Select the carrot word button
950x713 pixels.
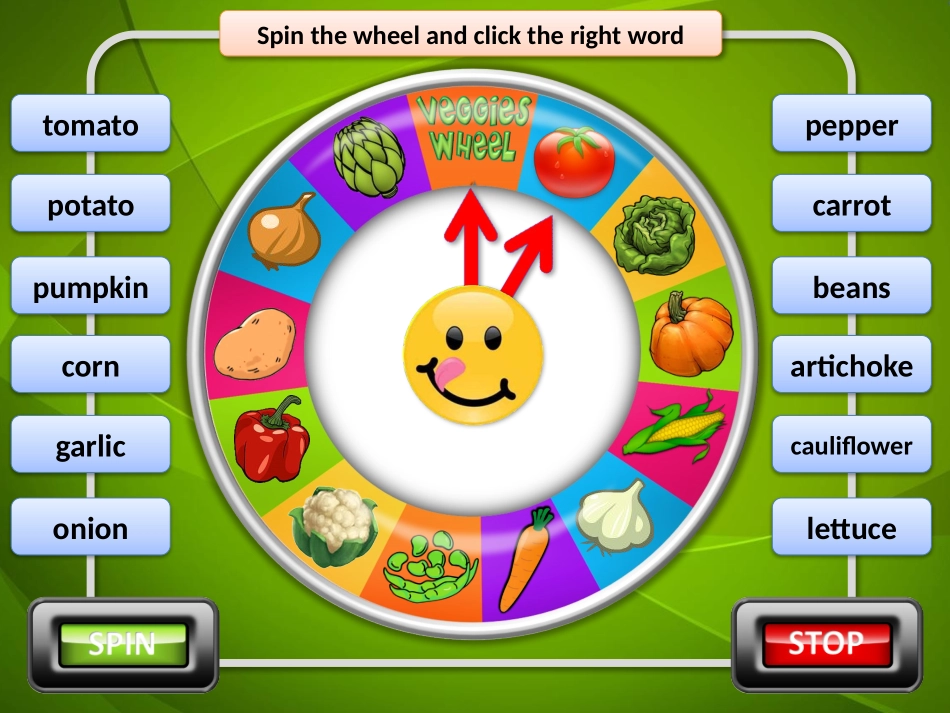coord(852,205)
